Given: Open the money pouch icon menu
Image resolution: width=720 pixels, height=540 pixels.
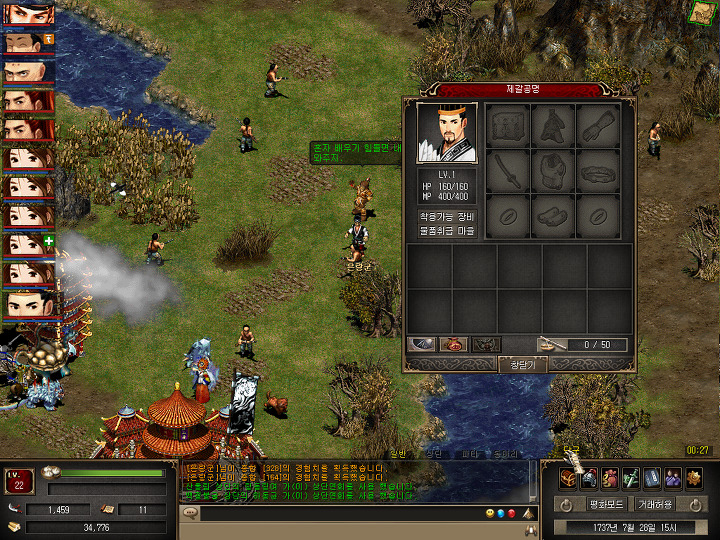Looking at the screenshot, I should 610,477.
